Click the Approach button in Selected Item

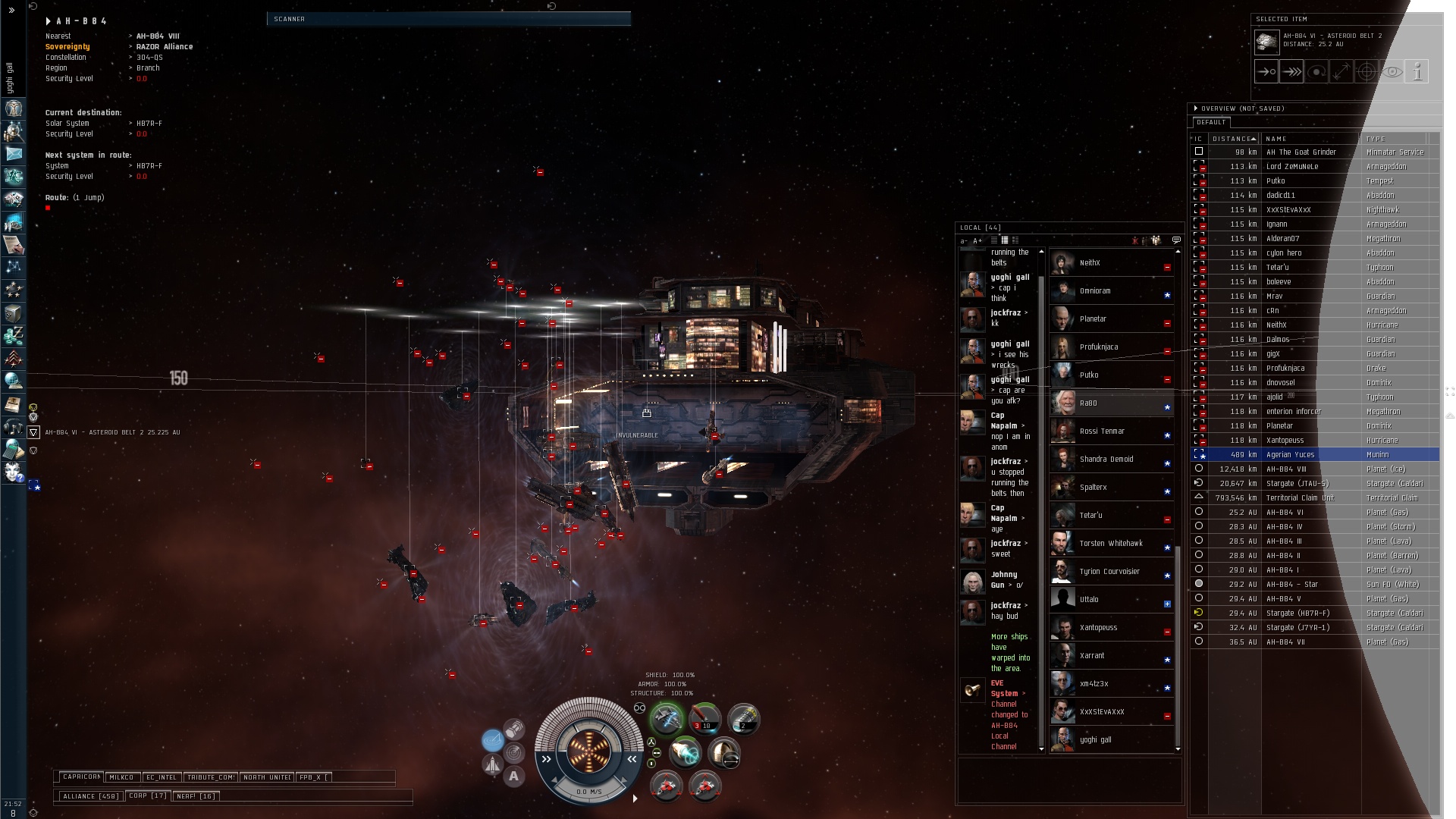1266,72
